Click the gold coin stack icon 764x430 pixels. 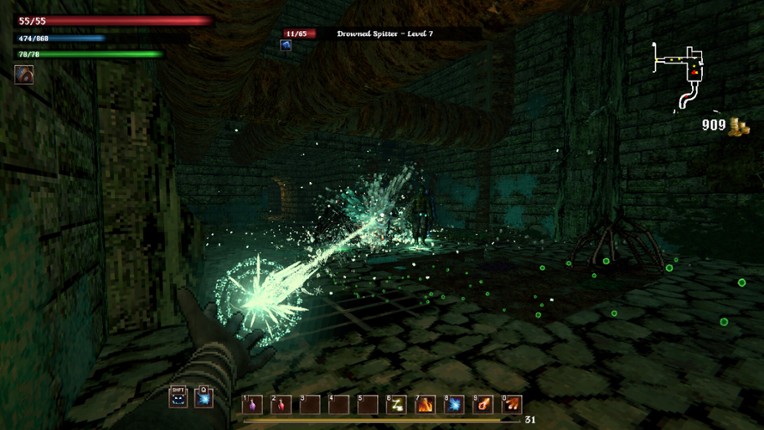pyautogui.click(x=740, y=125)
